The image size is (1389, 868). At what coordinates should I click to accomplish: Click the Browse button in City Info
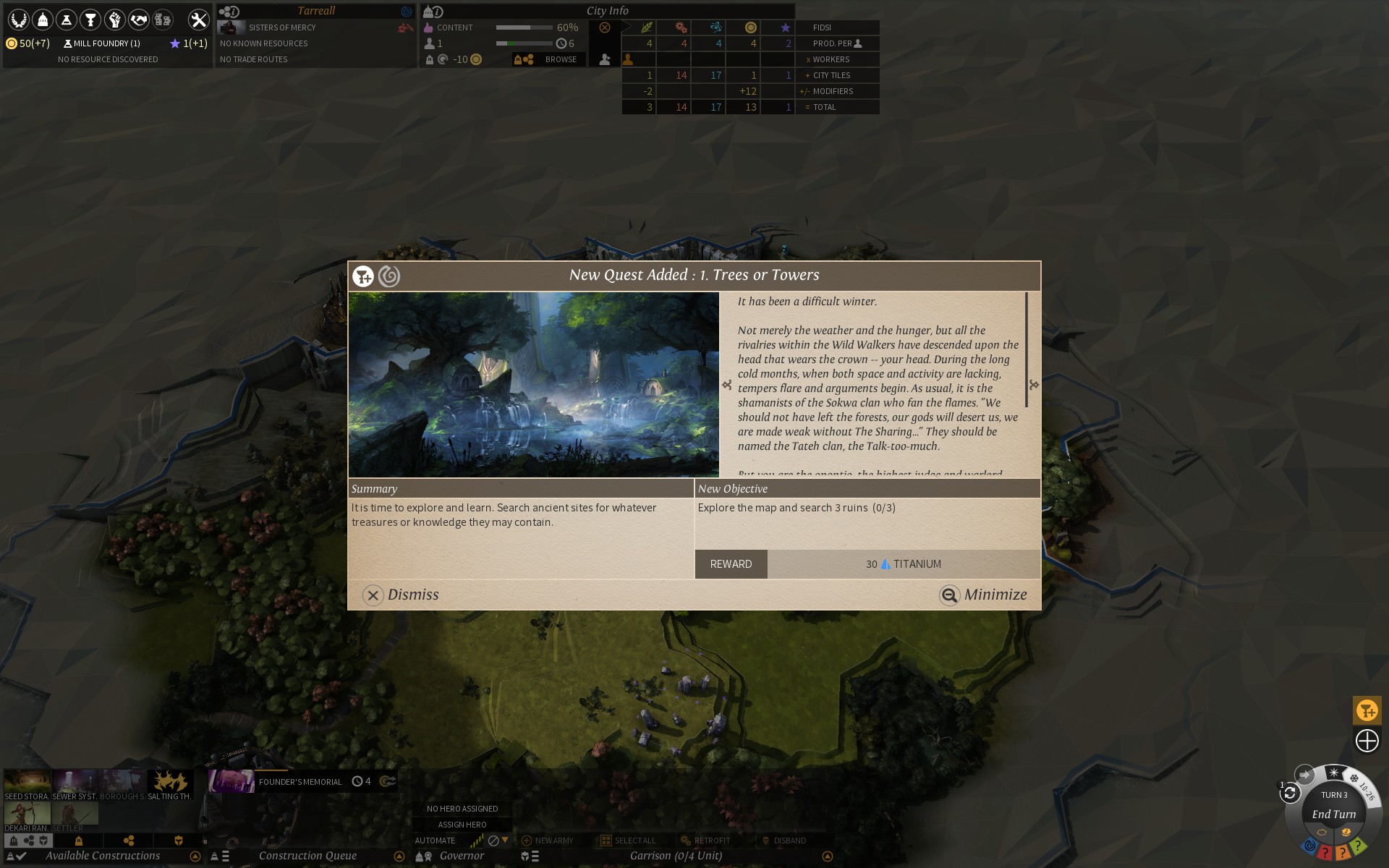pyautogui.click(x=561, y=59)
